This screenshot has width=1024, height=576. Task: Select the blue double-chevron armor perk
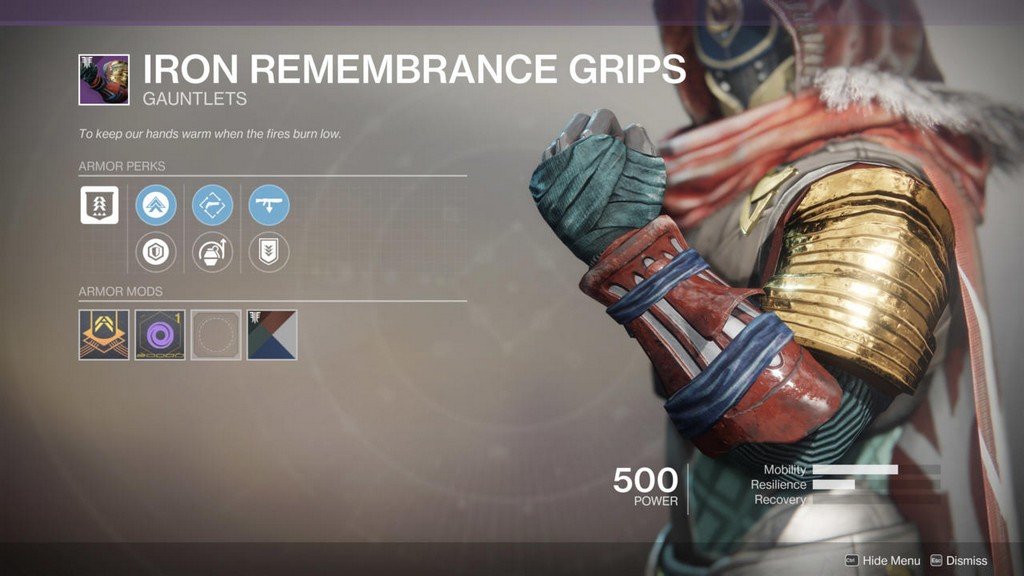[156, 205]
